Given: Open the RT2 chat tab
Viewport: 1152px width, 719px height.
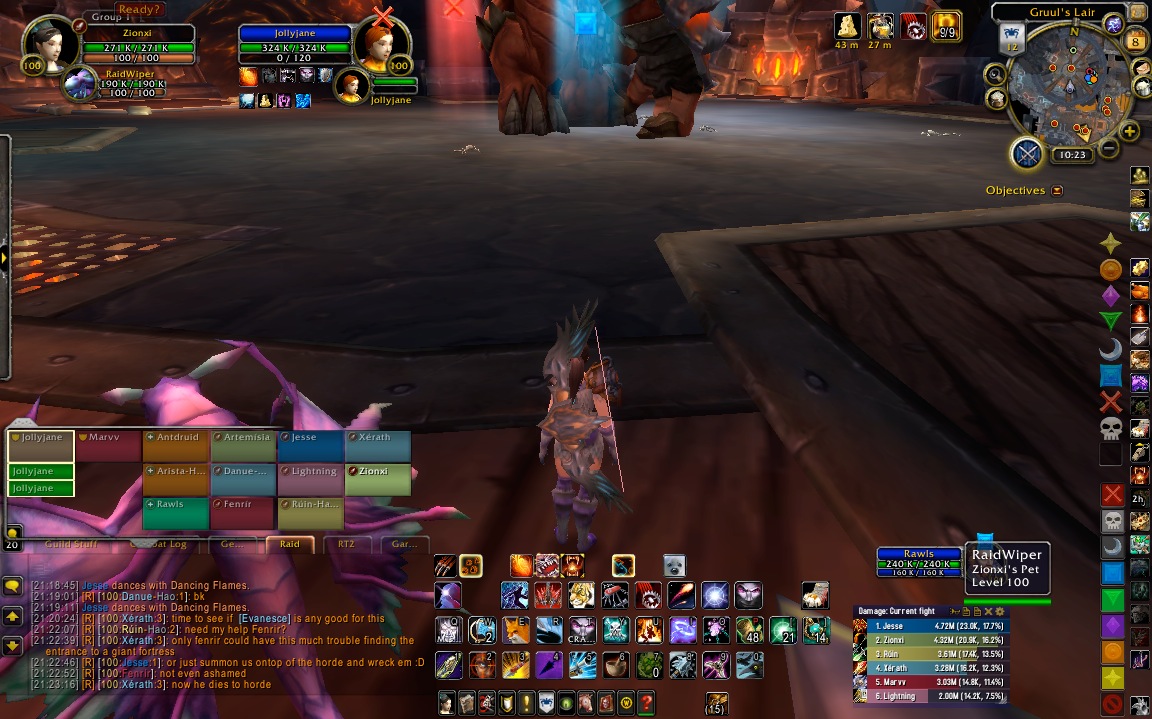Looking at the screenshot, I should tap(346, 544).
